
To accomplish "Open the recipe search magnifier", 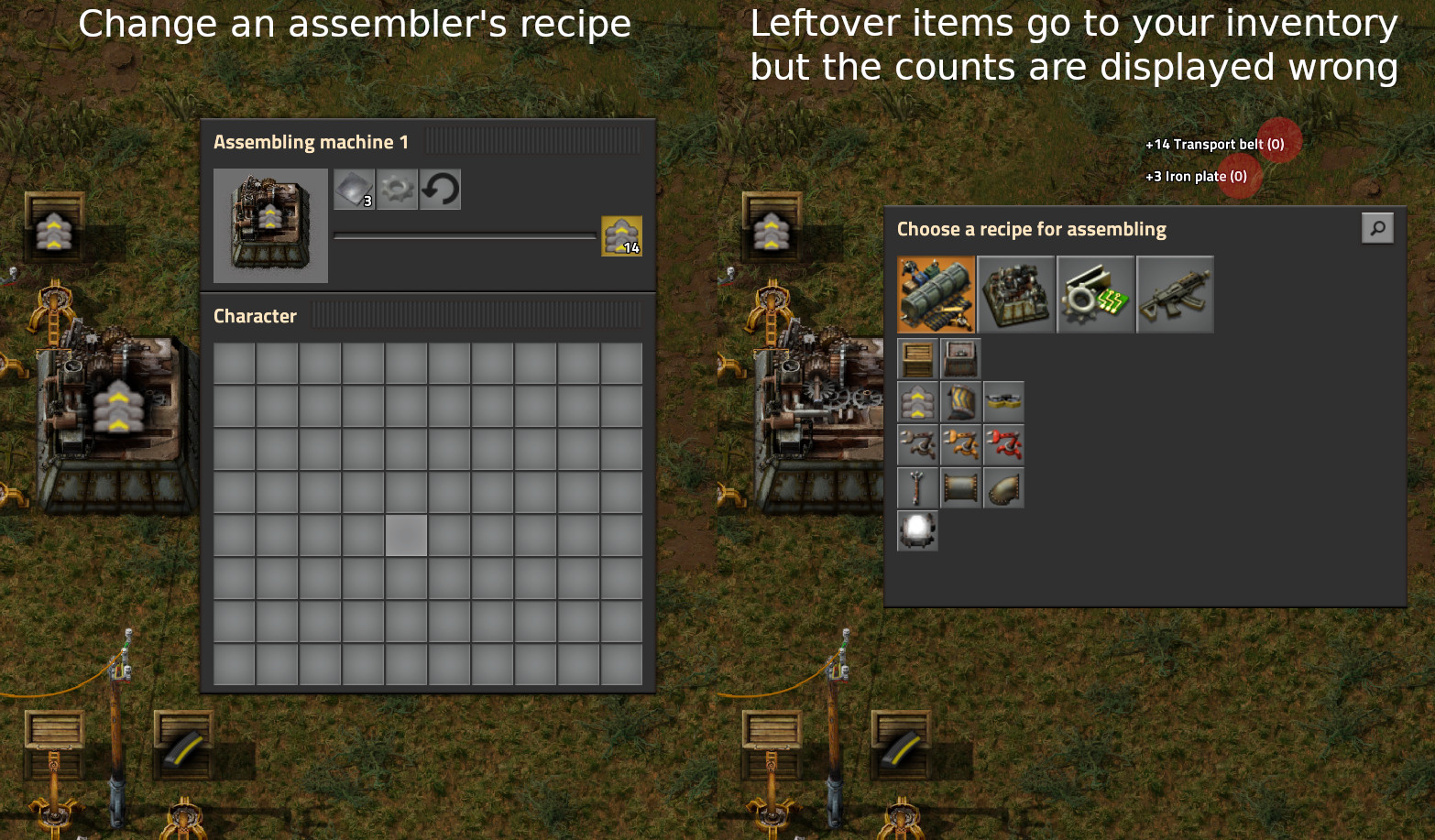I will click(x=1377, y=228).
